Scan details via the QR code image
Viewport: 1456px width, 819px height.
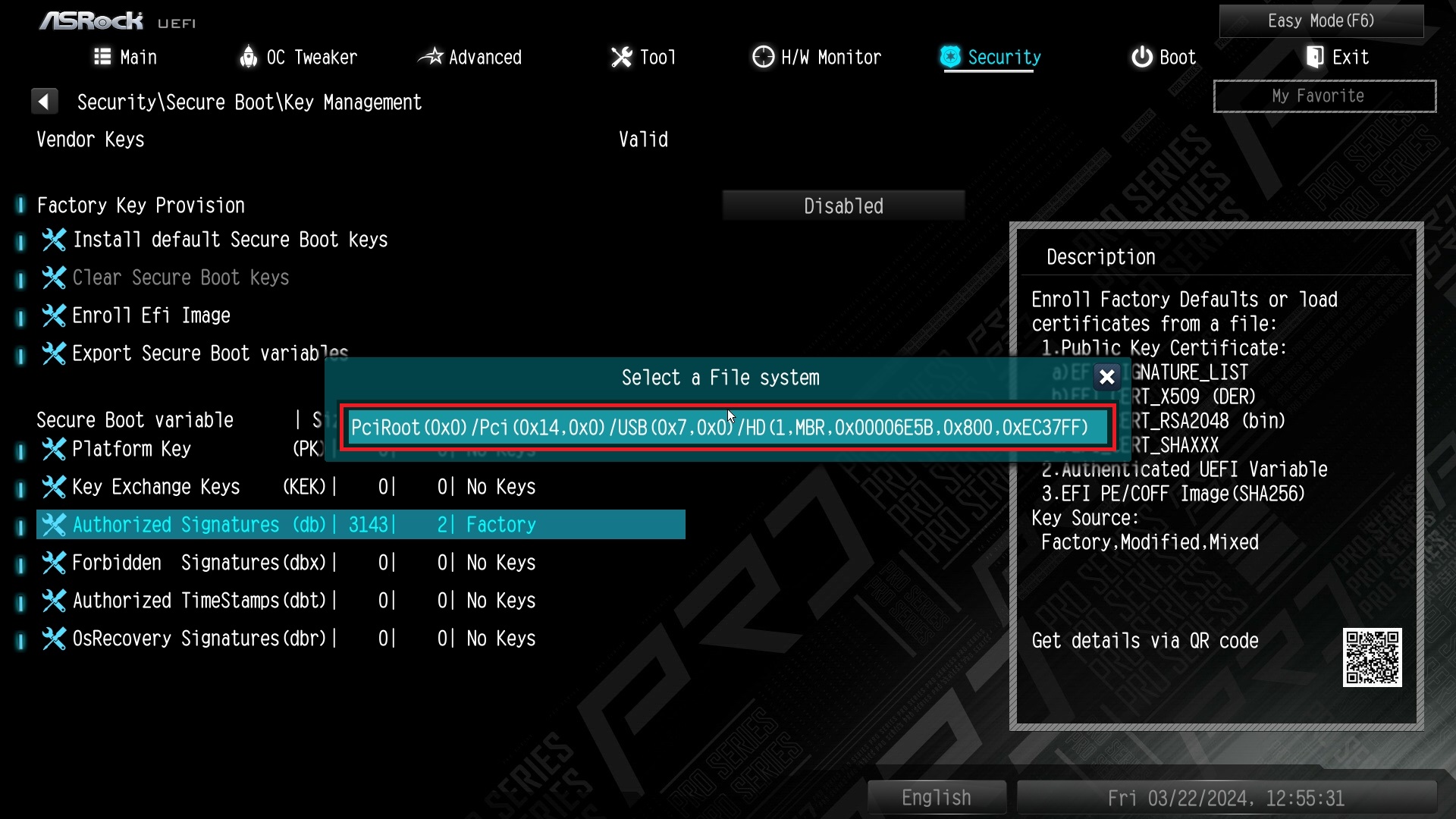[x=1373, y=659]
